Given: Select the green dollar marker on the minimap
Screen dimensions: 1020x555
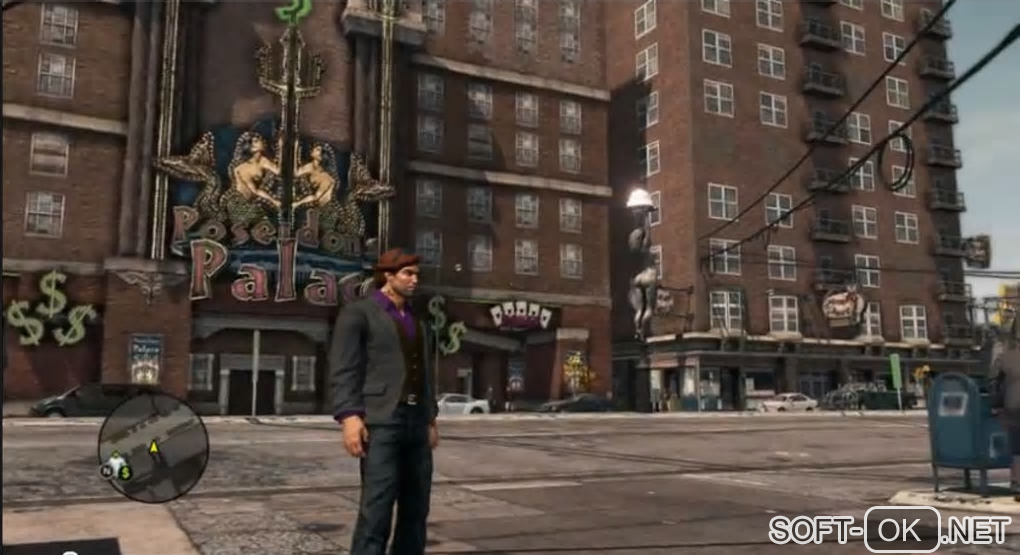Looking at the screenshot, I should click(126, 471).
